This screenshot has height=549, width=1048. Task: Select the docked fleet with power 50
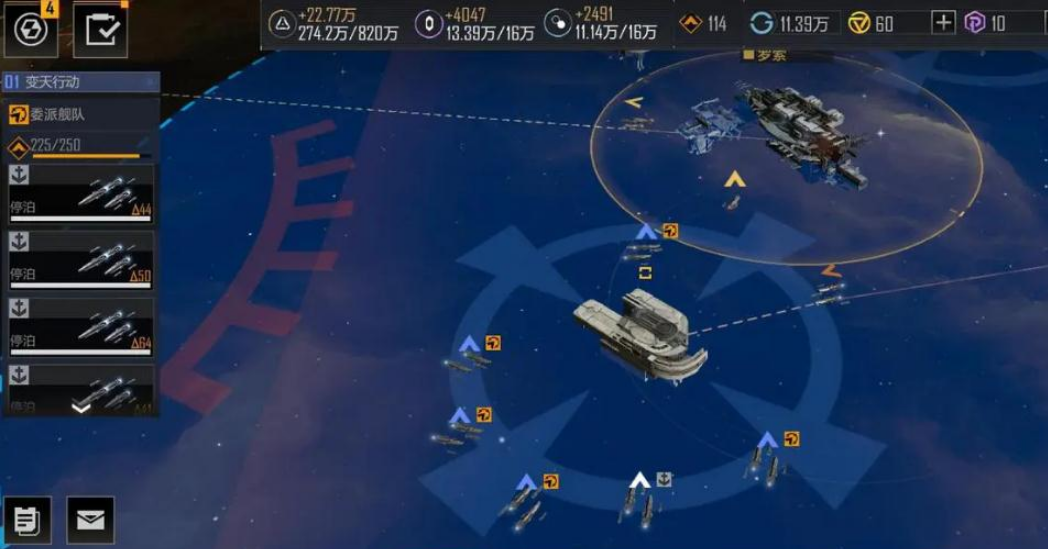point(80,259)
